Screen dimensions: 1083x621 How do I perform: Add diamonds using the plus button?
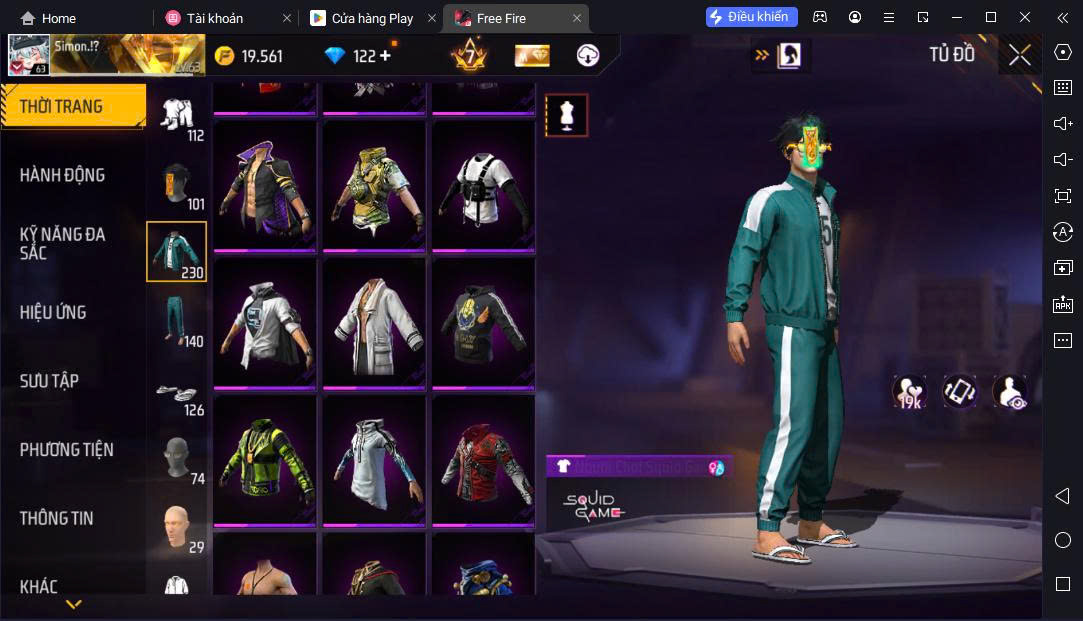click(386, 56)
